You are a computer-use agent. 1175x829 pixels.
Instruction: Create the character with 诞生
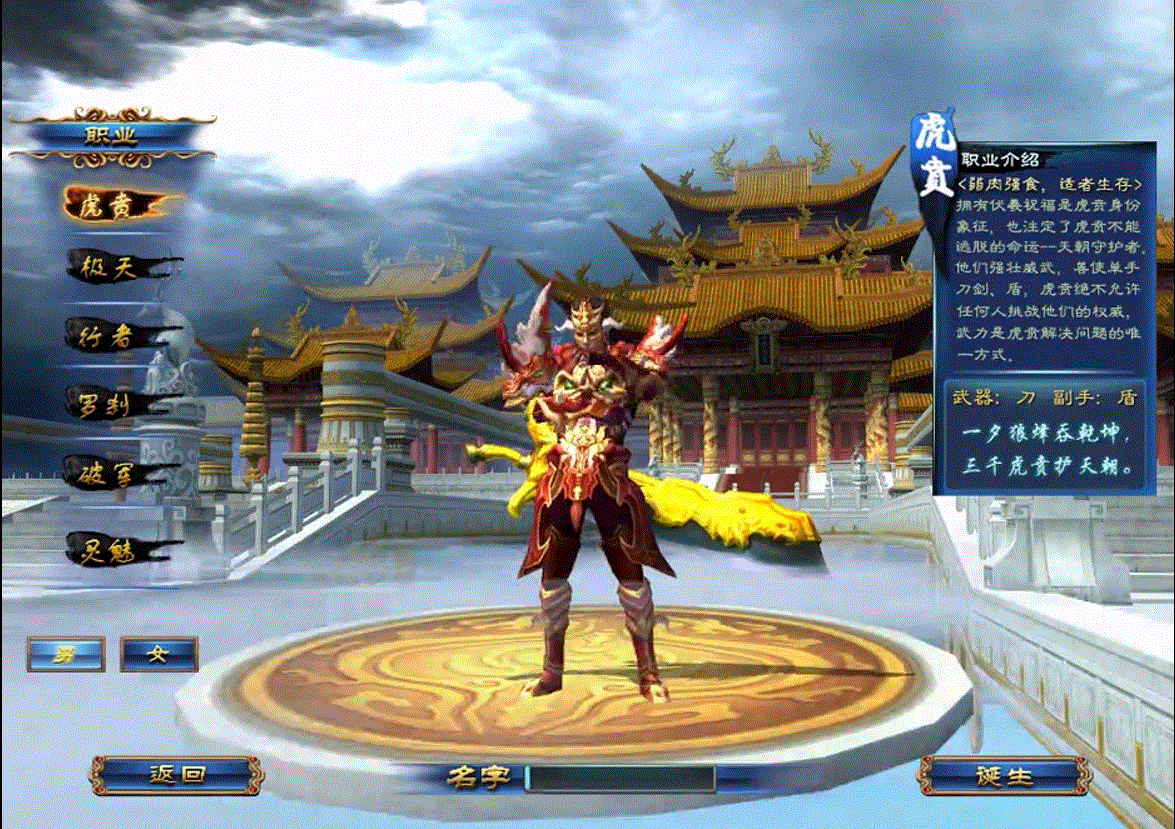click(x=1003, y=775)
